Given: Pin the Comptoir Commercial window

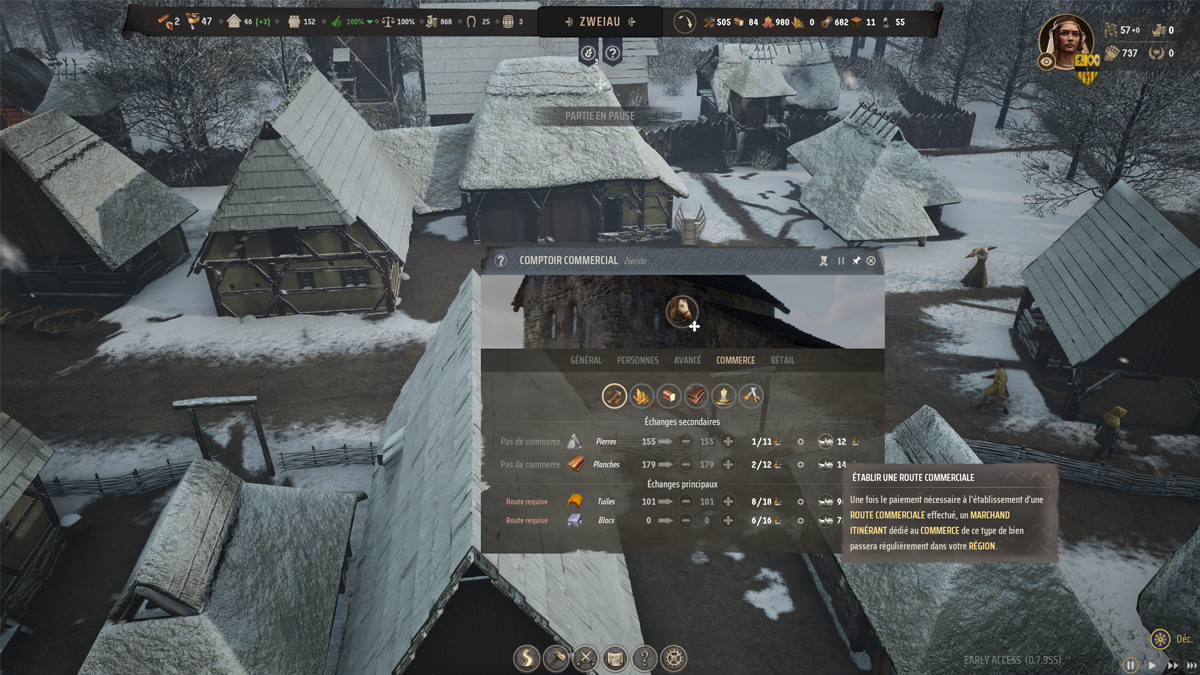Looking at the screenshot, I should click(856, 261).
